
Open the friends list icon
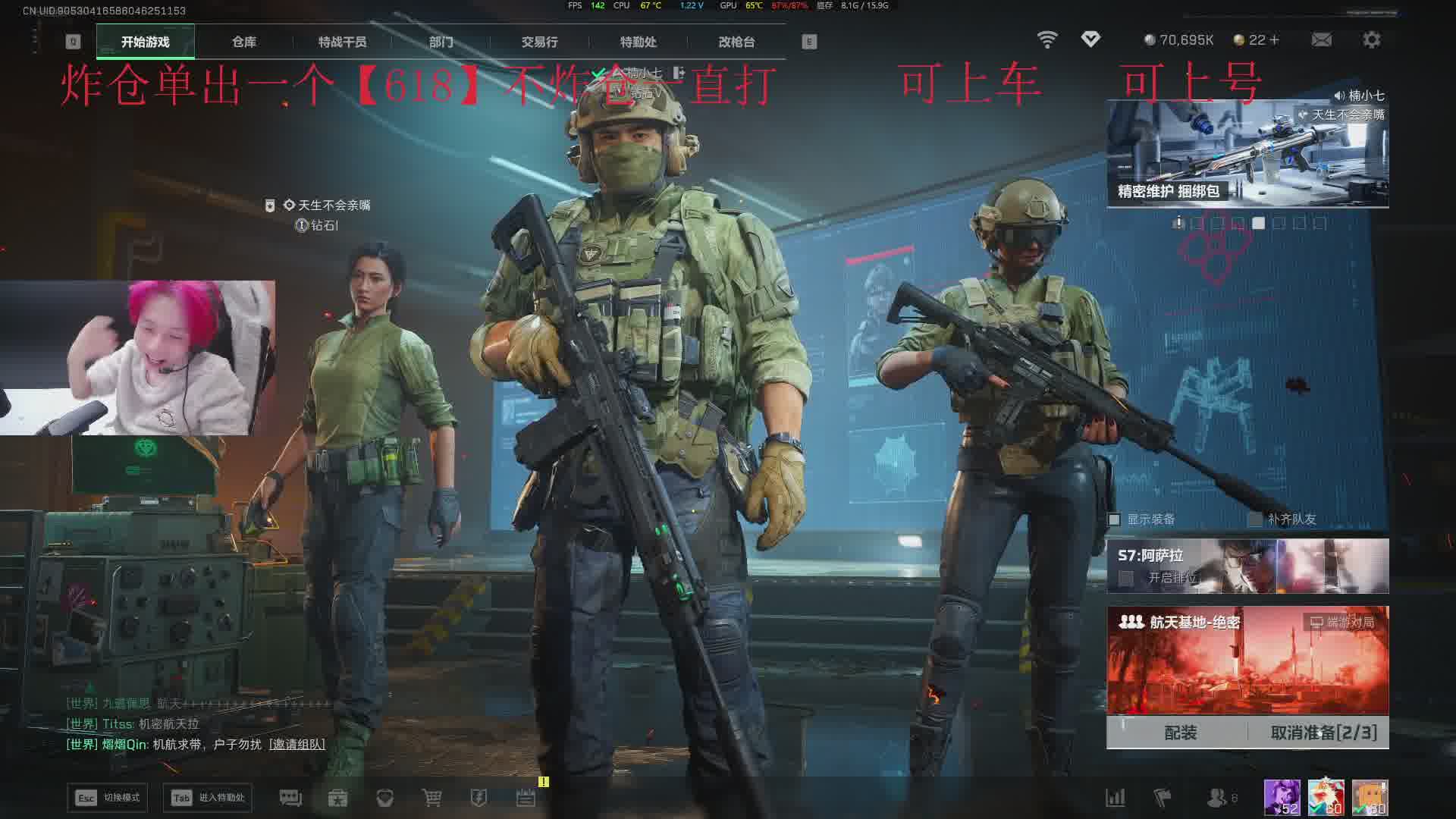[1216, 798]
